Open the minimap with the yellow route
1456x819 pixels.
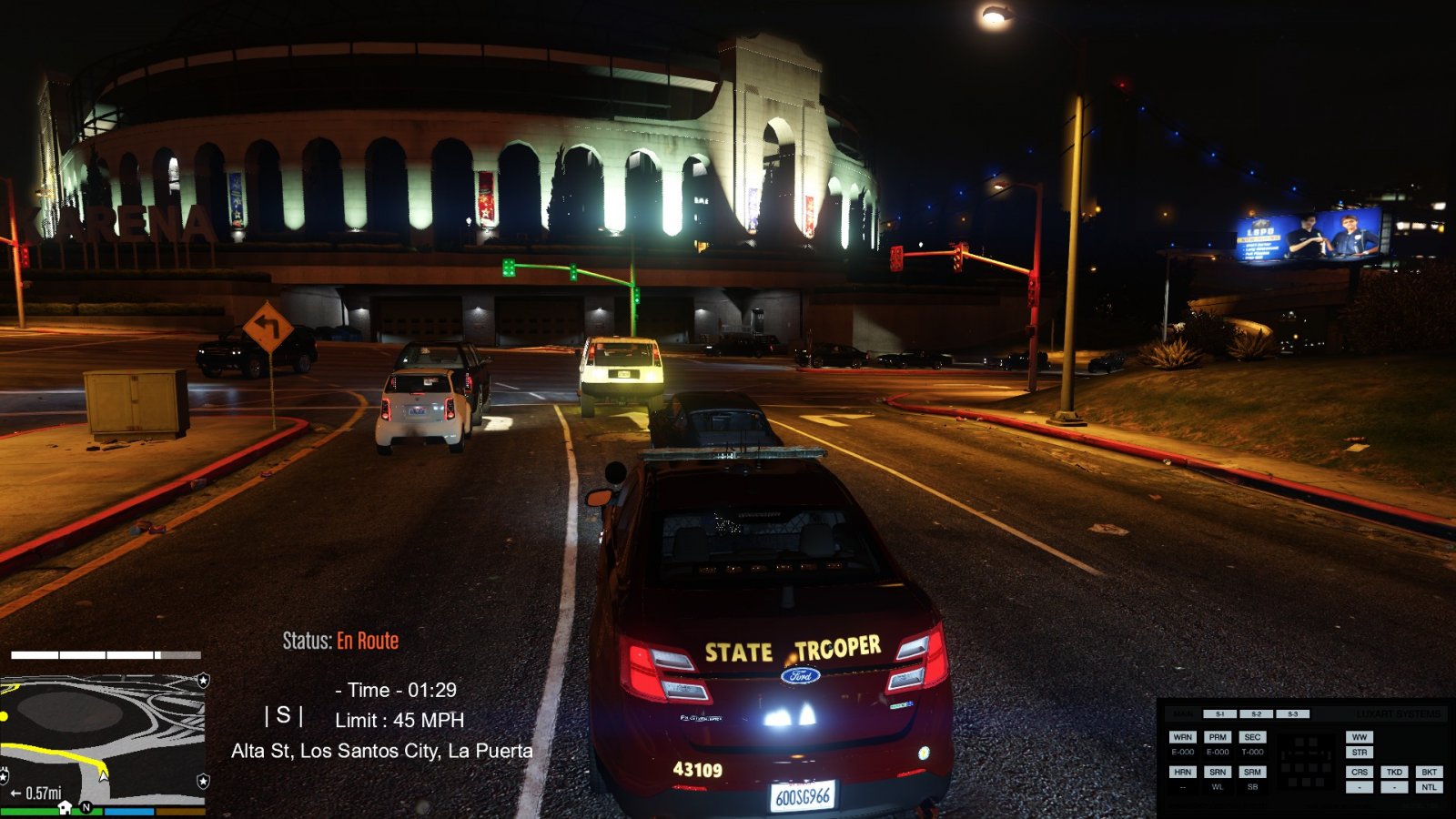(102, 739)
